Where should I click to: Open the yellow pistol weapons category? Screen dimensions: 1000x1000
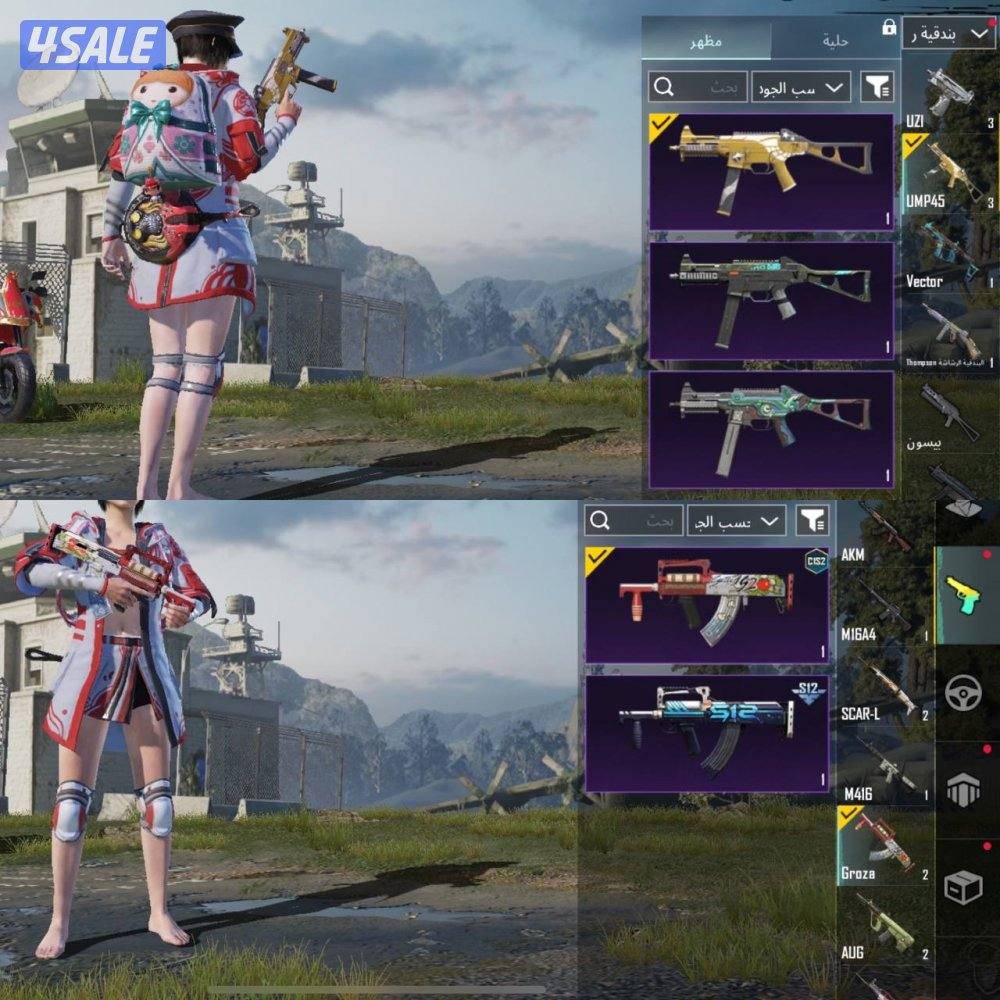coord(965,596)
